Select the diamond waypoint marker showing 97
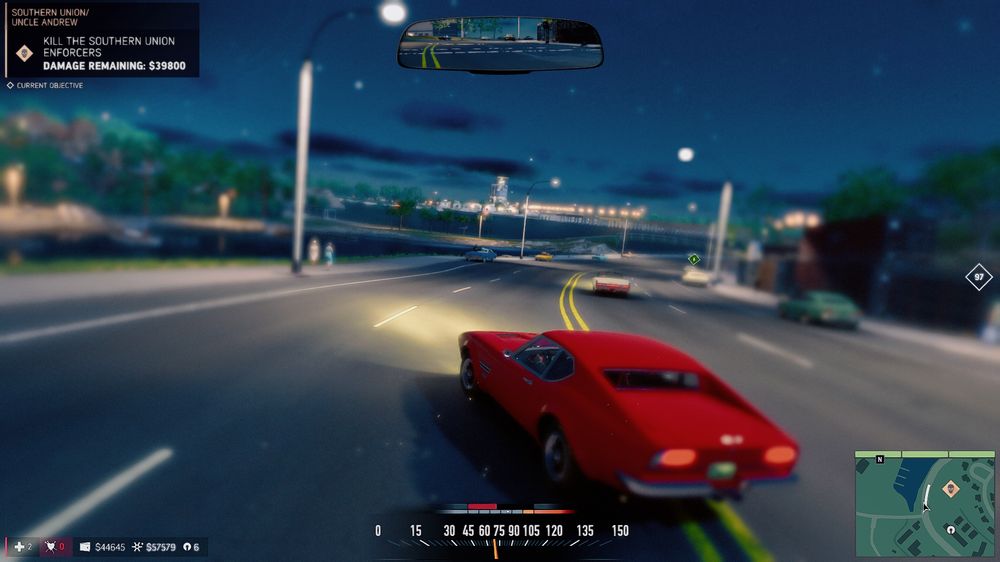1000x562 pixels. pos(979,277)
